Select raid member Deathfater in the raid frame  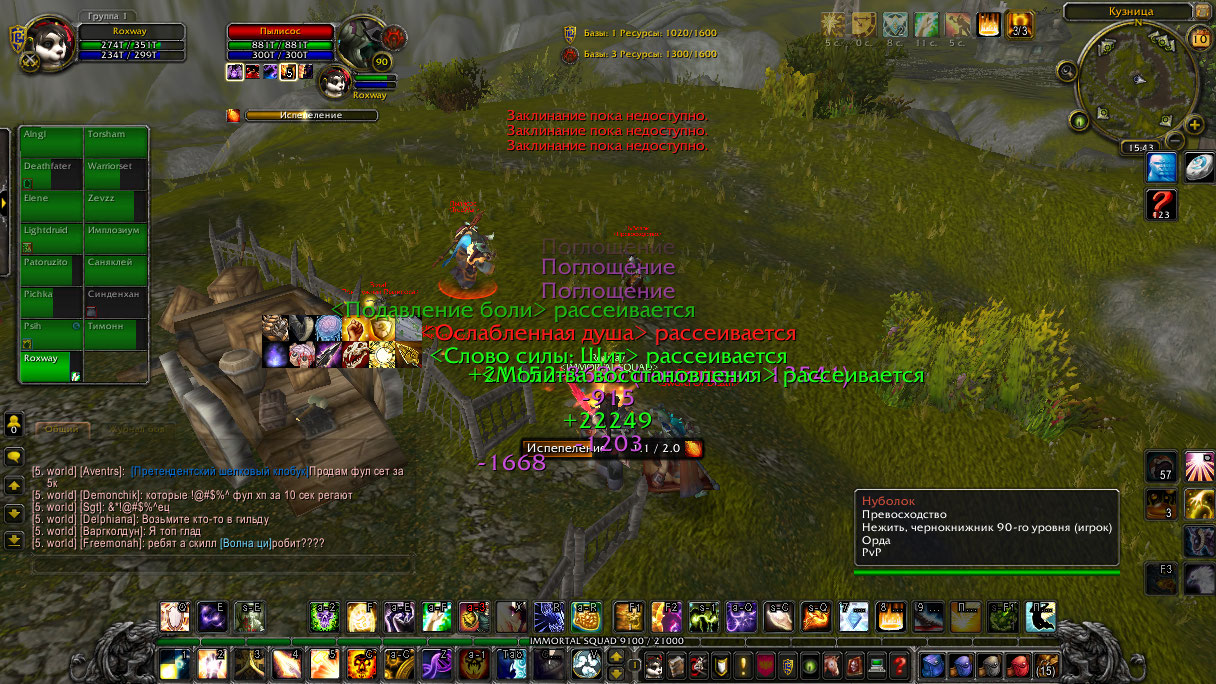(52, 173)
